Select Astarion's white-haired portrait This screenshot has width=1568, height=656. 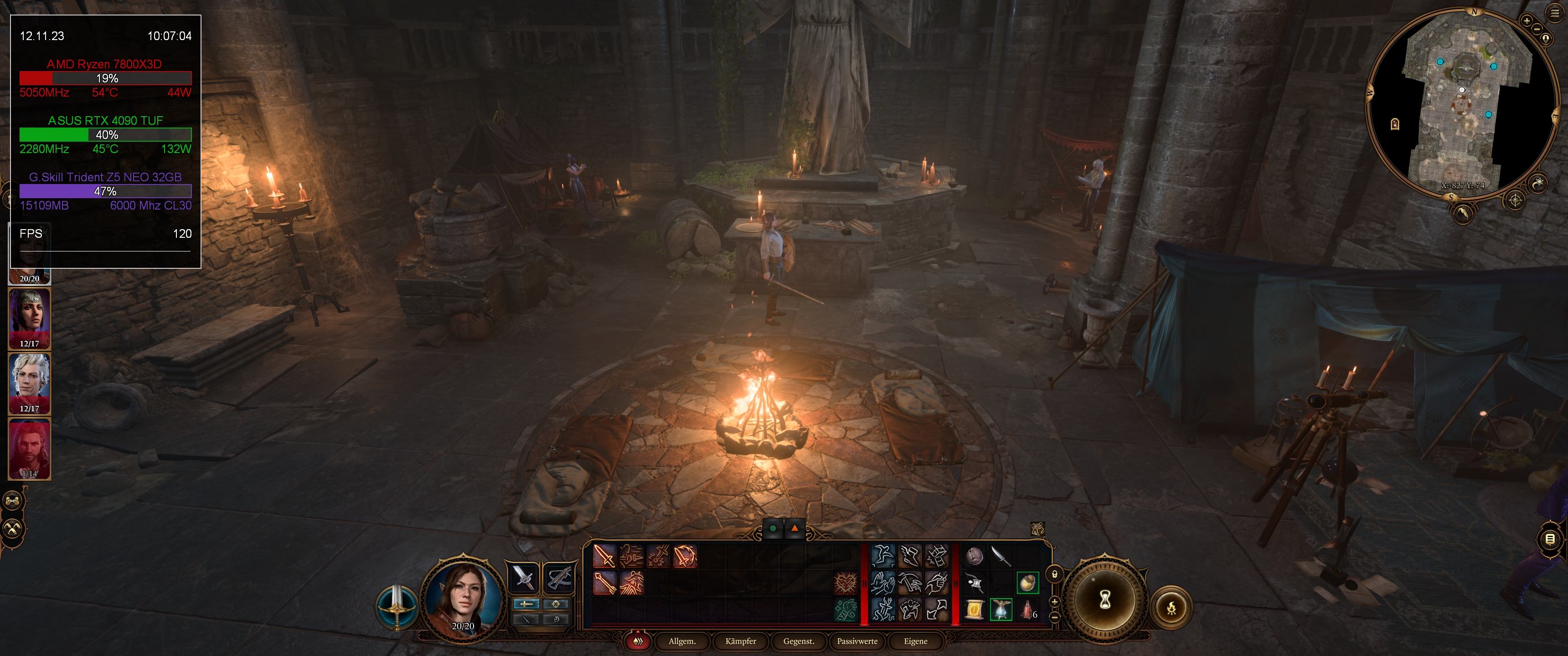click(x=29, y=382)
